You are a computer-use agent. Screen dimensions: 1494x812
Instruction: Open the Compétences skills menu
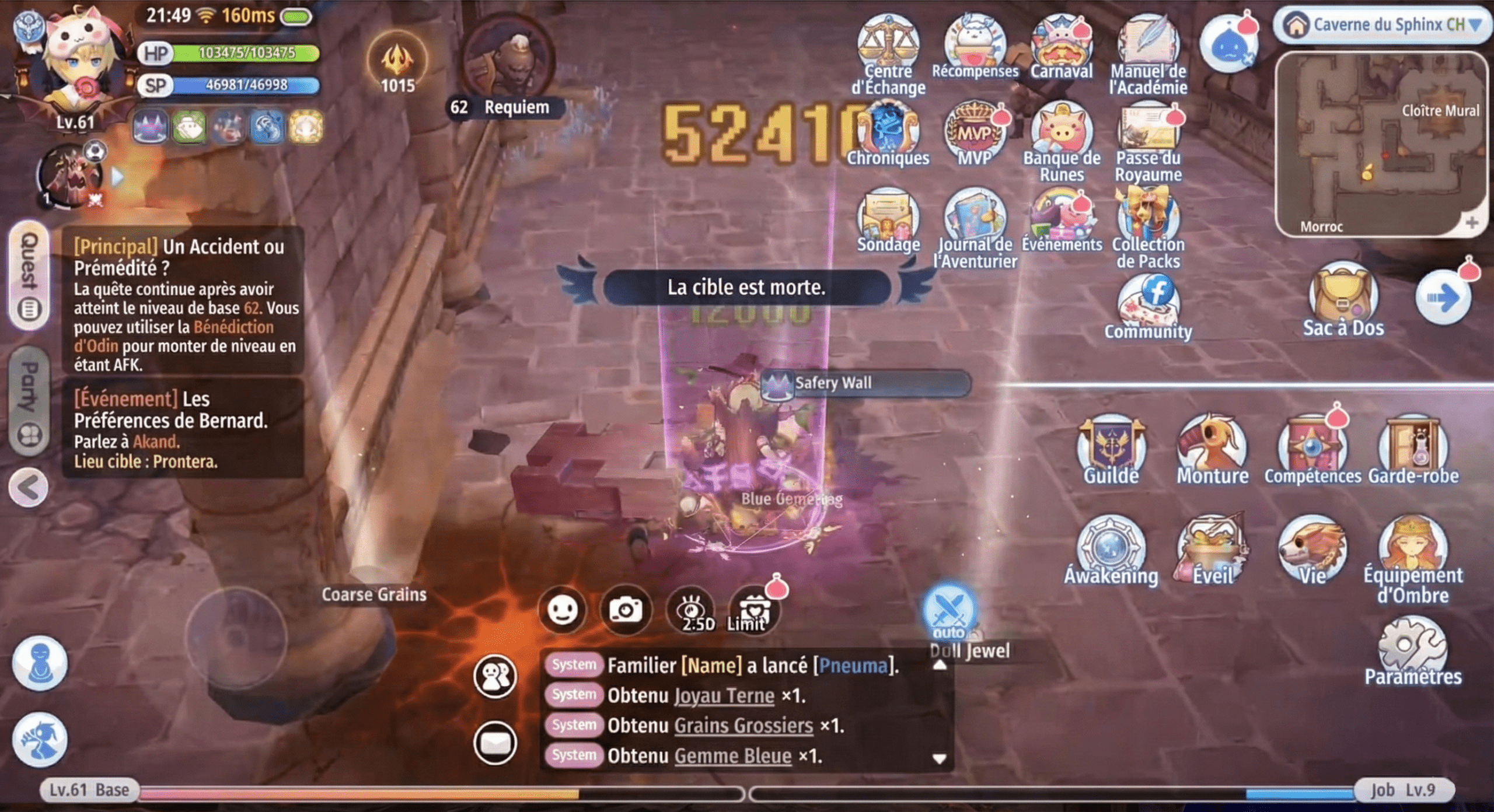(x=1313, y=448)
